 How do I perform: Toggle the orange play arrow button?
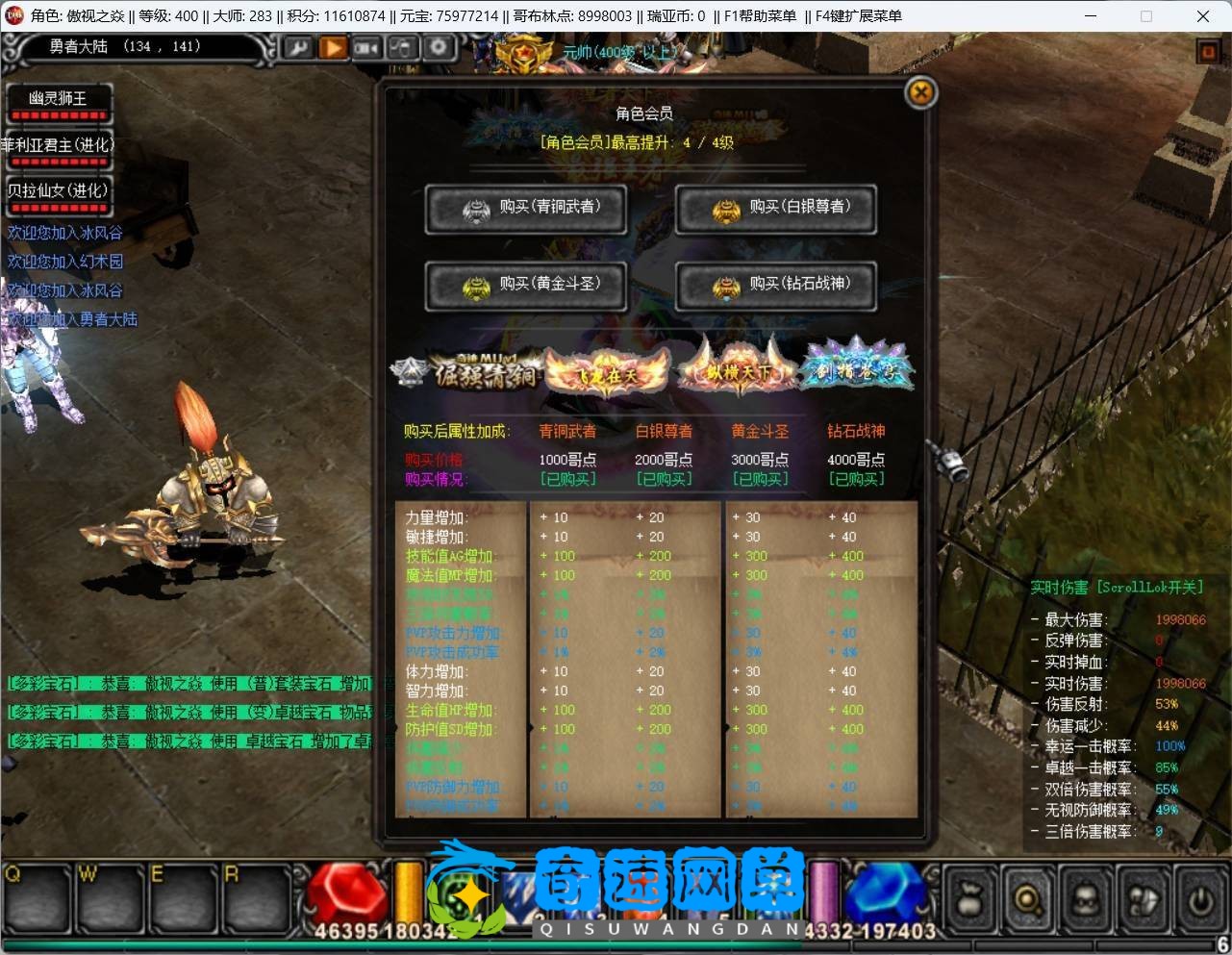pos(333,47)
